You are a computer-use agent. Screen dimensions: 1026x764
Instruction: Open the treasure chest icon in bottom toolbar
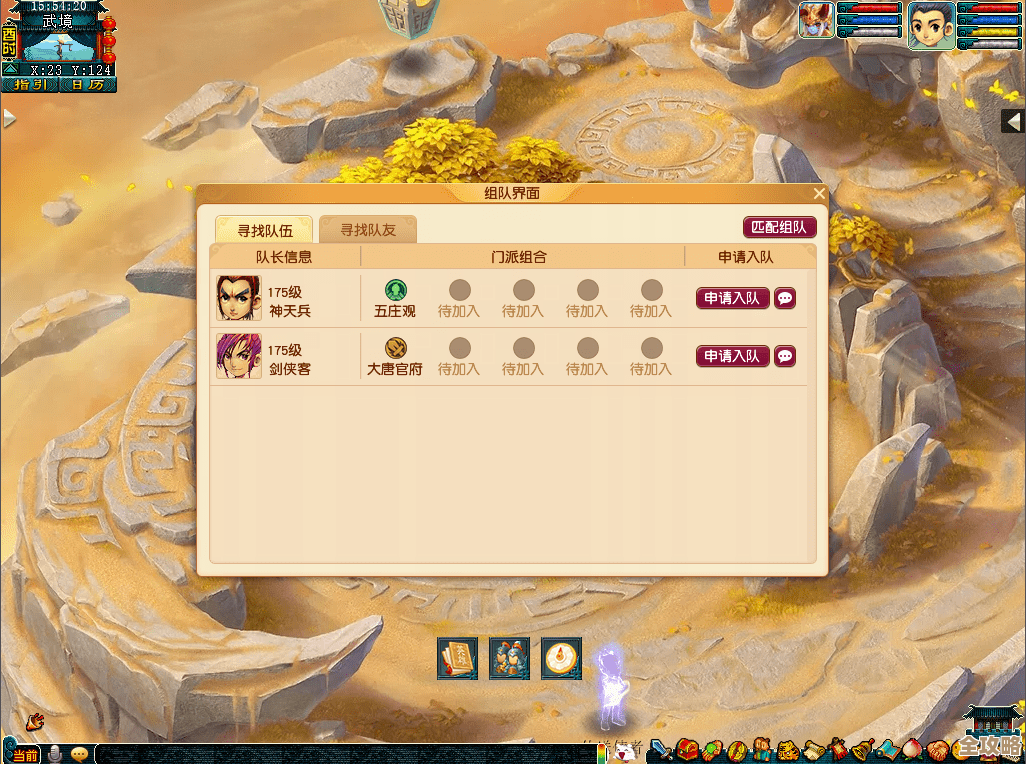coord(687,749)
